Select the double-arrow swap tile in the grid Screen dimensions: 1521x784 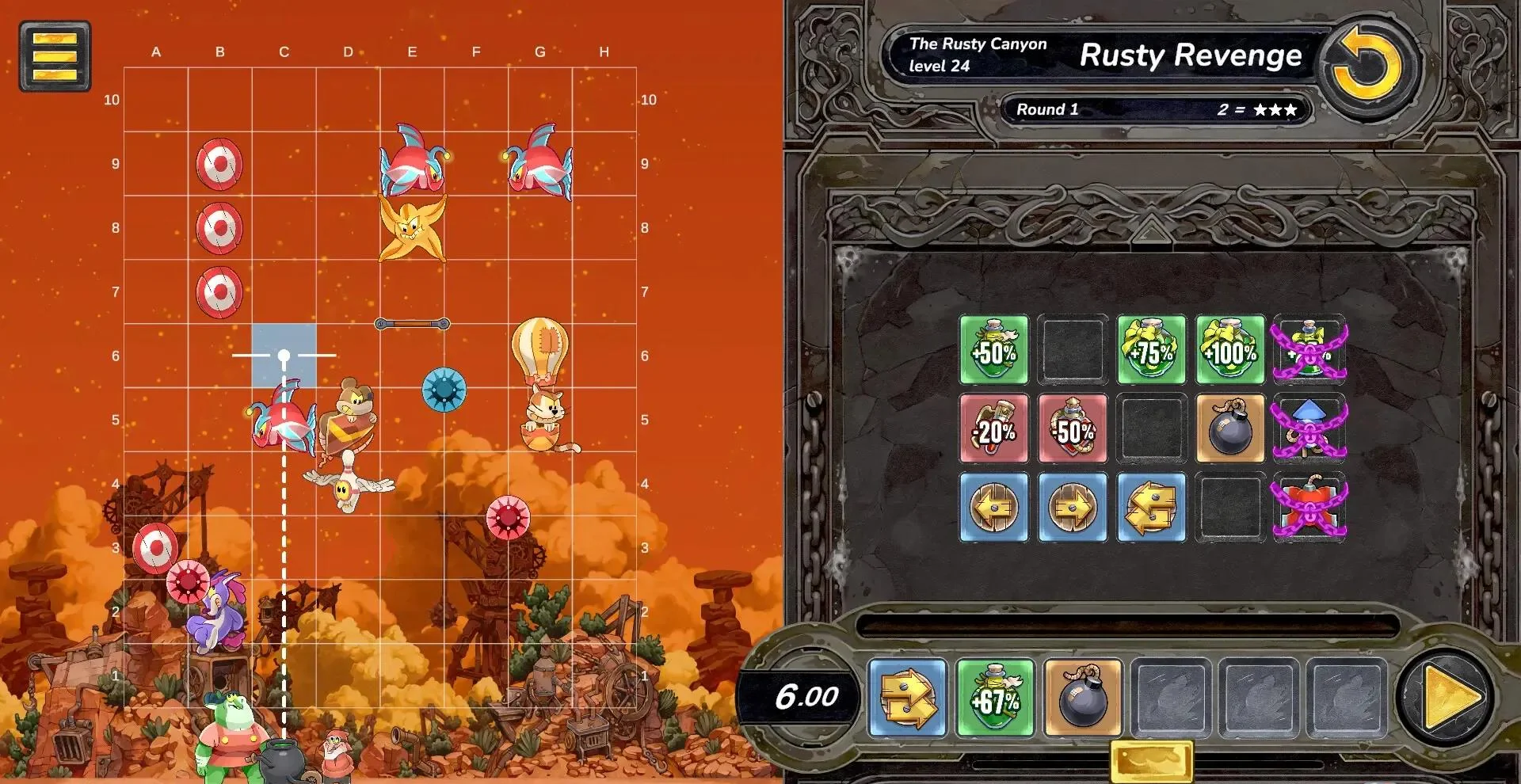click(1151, 508)
